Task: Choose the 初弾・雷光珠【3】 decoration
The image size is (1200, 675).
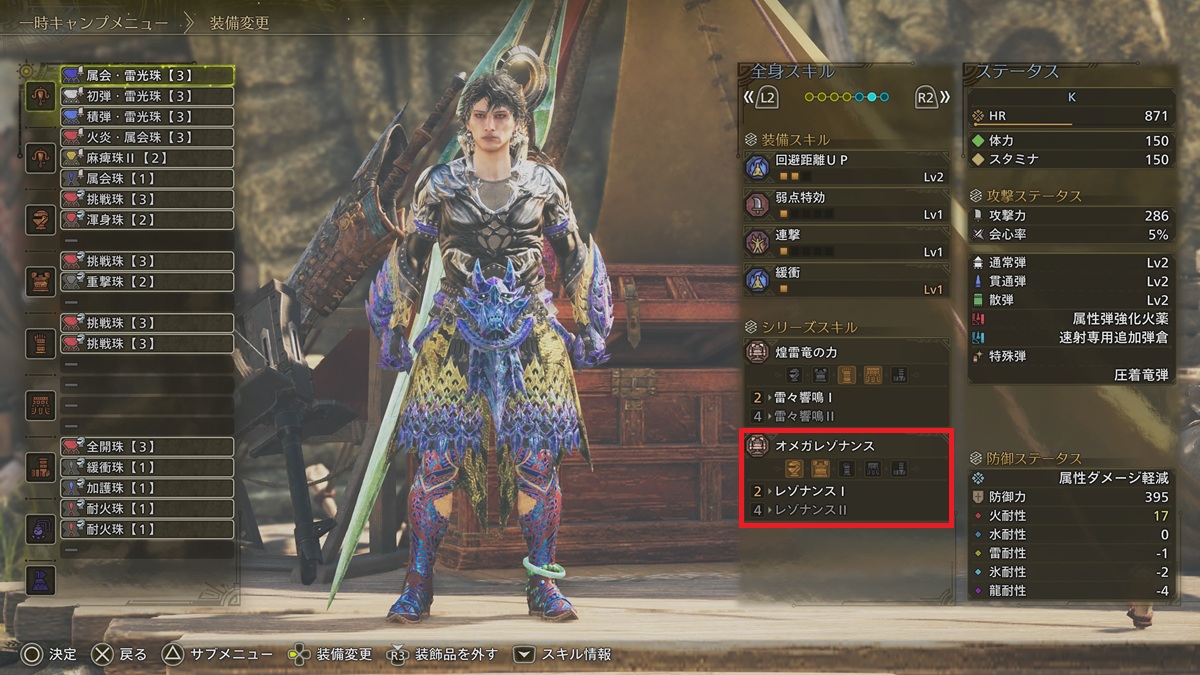Action: click(147, 96)
